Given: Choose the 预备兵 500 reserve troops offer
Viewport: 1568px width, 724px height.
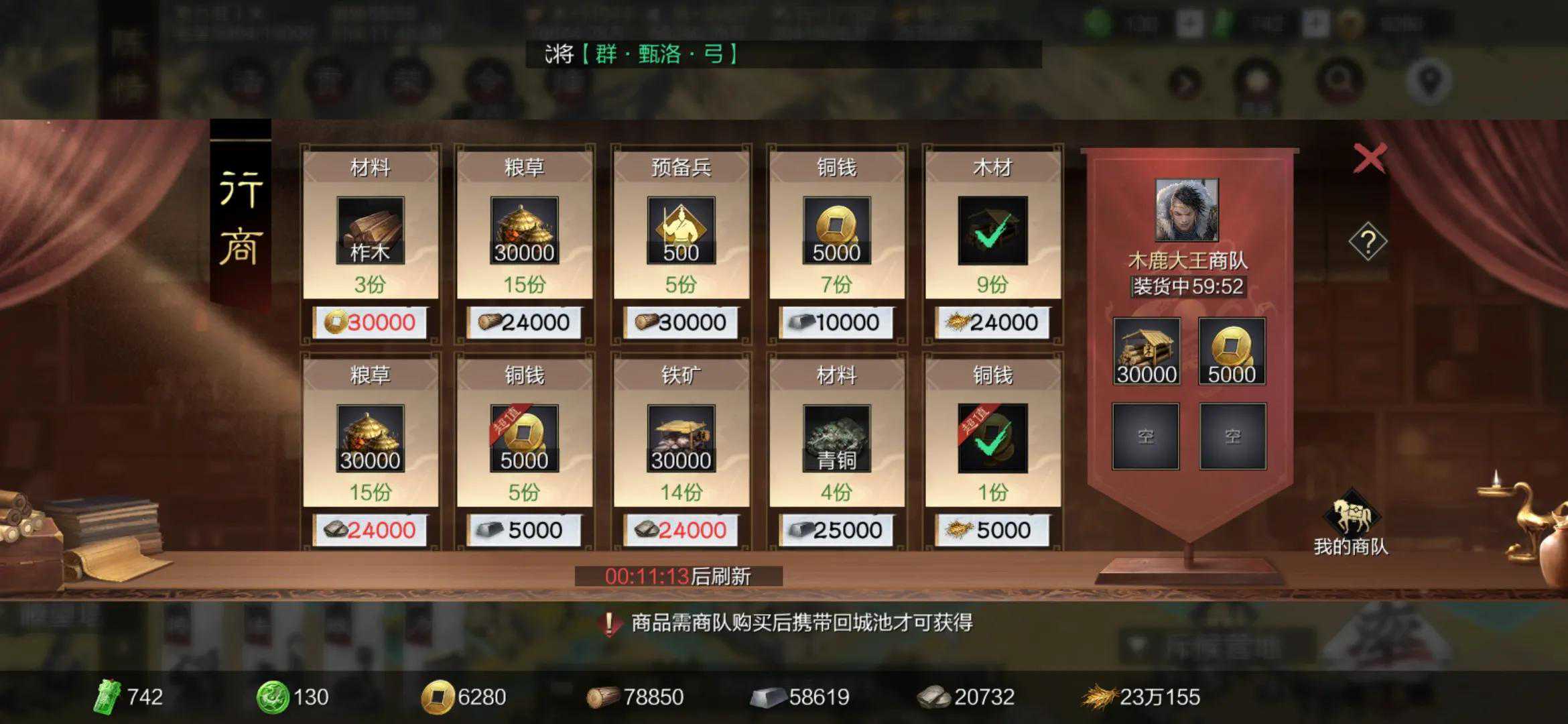Looking at the screenshot, I should tap(681, 231).
